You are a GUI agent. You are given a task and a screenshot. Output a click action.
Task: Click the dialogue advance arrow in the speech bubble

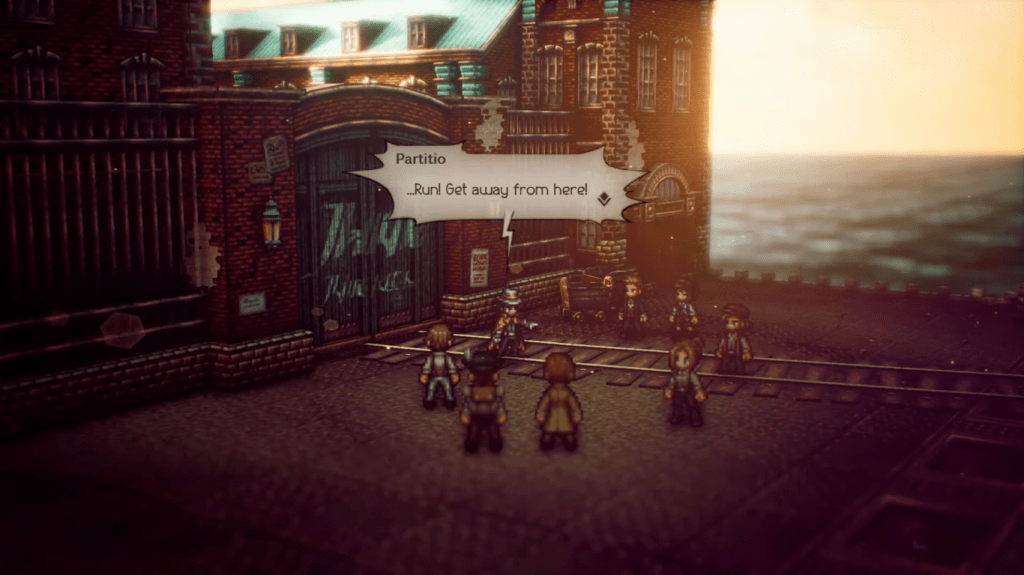(604, 199)
